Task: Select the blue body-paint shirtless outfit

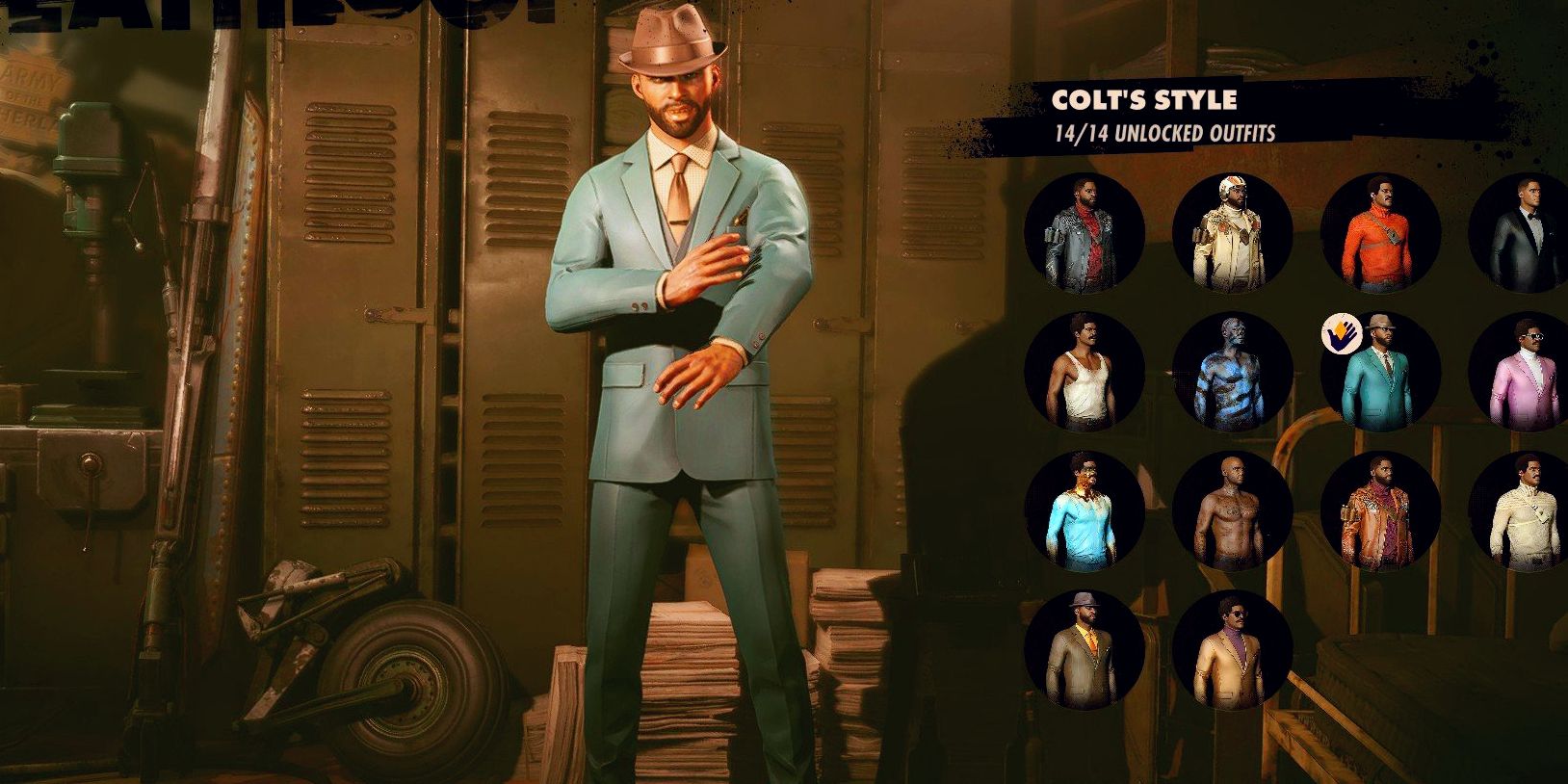Action: tap(1233, 373)
